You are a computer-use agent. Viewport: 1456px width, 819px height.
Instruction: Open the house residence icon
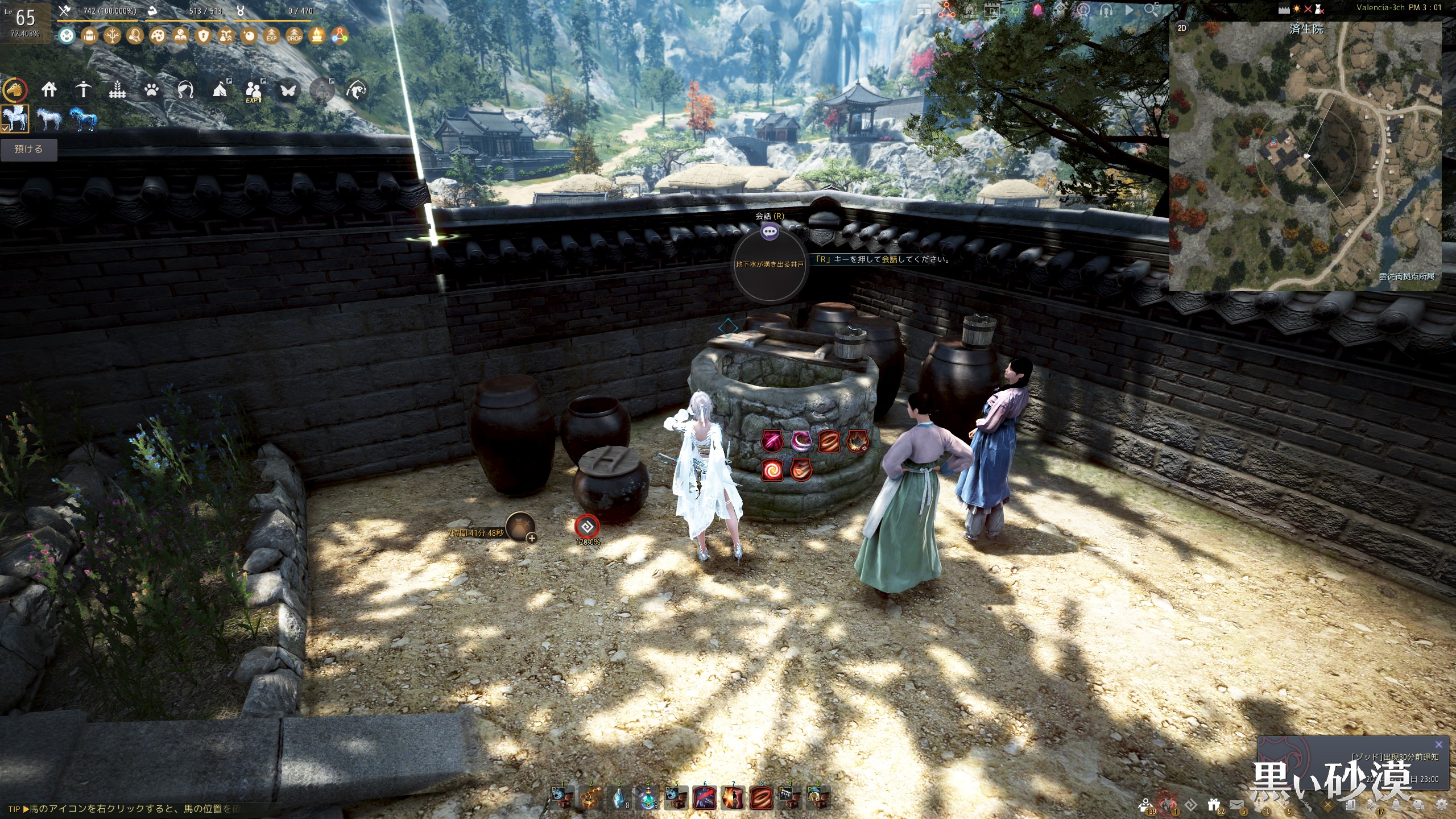coord(49,89)
